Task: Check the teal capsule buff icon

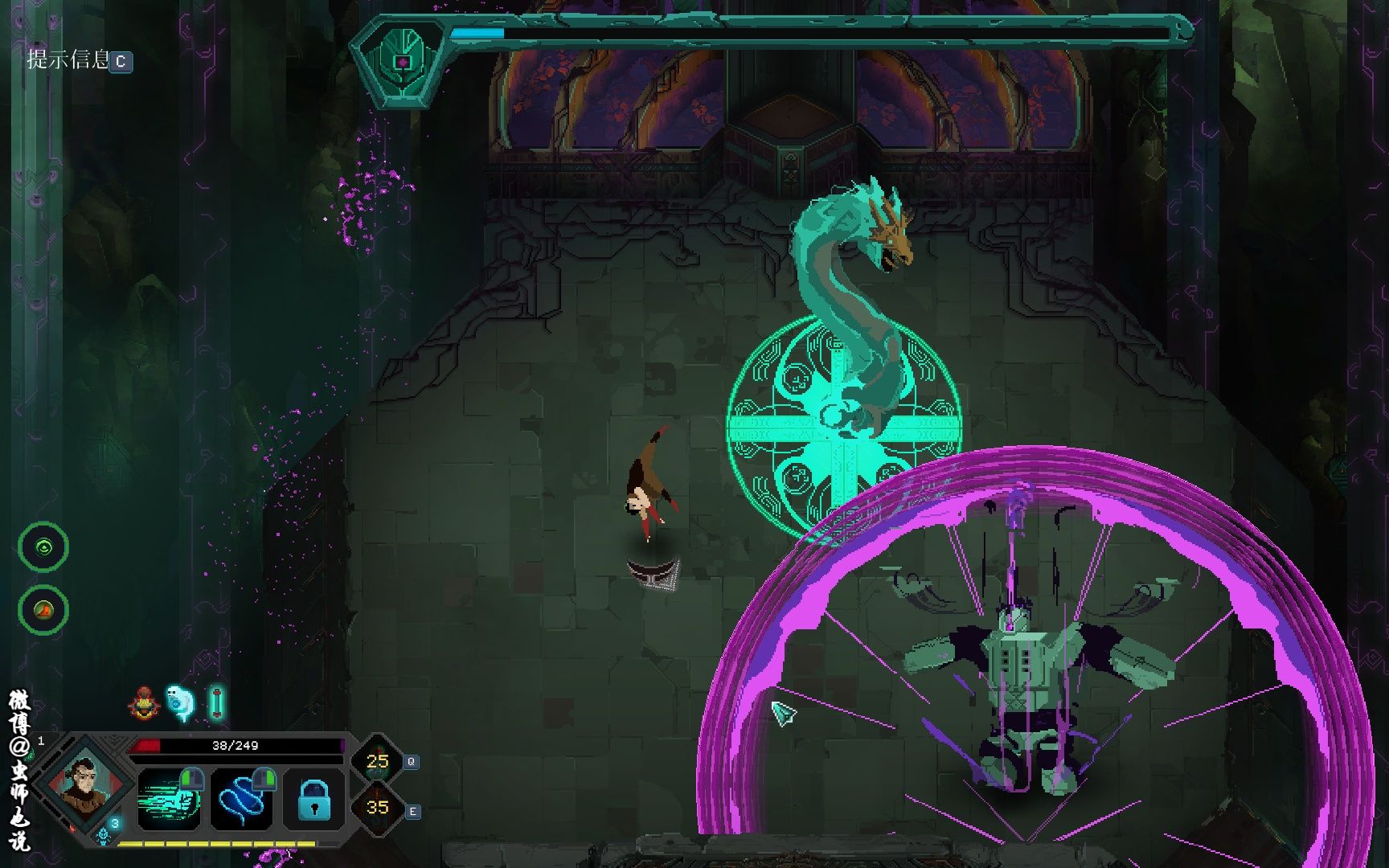Action: point(215,703)
